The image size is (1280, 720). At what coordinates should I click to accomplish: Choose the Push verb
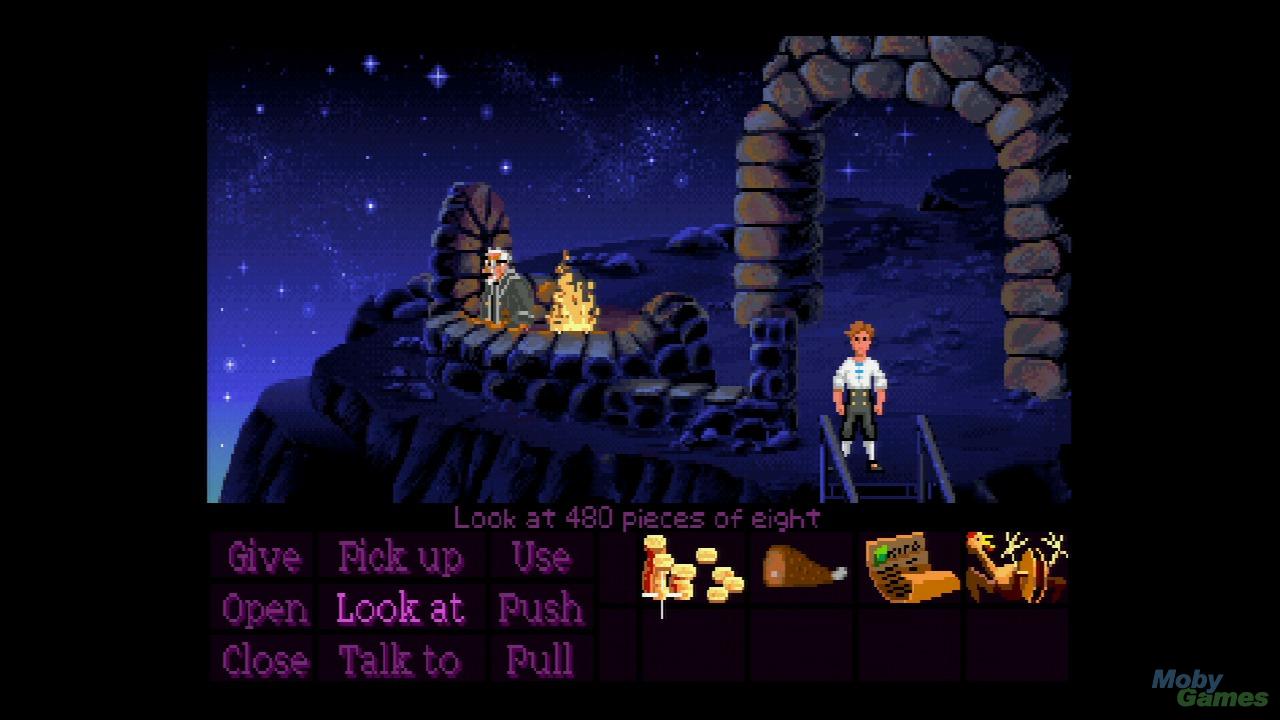click(x=541, y=609)
